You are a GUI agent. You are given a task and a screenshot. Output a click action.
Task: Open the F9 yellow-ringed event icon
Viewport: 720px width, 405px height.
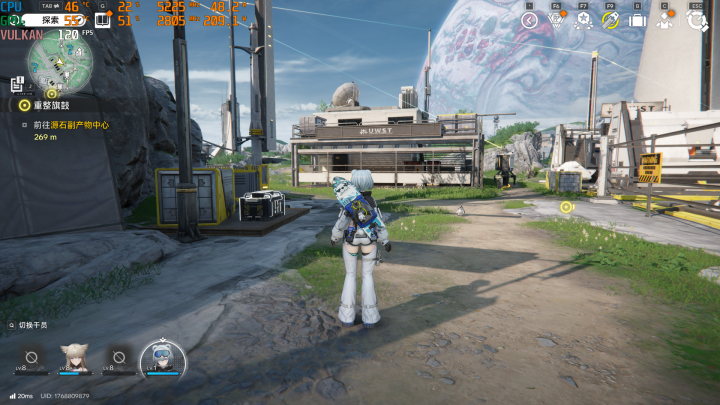(610, 20)
